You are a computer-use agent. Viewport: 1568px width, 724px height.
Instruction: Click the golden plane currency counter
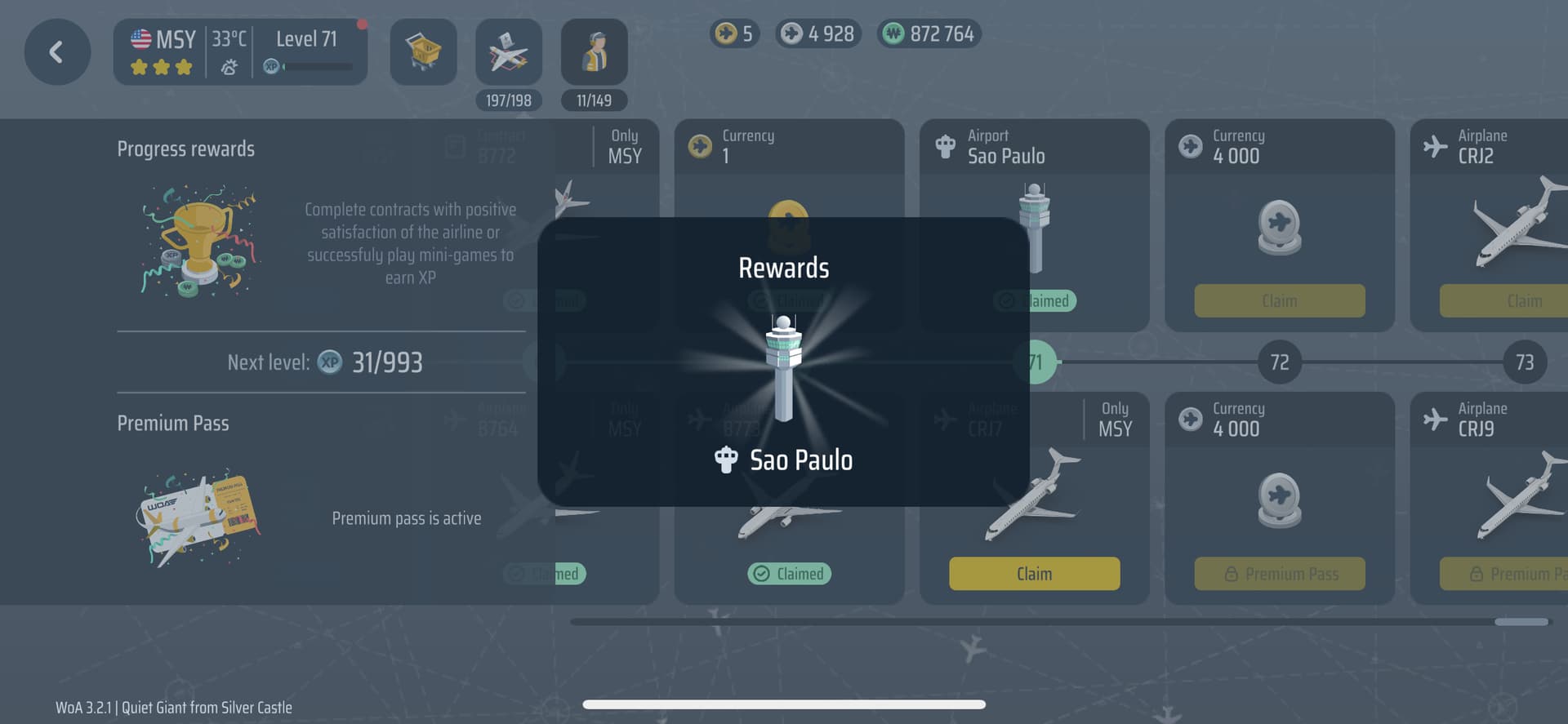[734, 34]
